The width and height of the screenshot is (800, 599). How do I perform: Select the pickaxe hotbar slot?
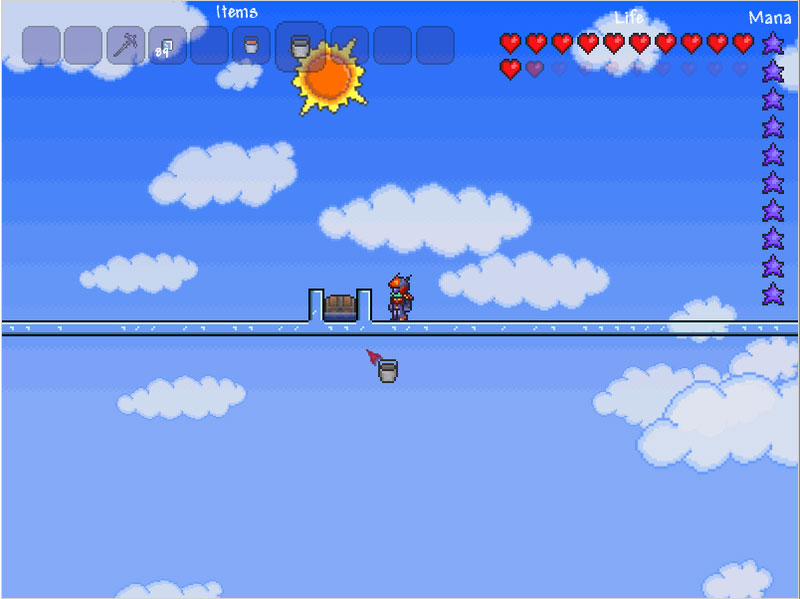click(125, 45)
